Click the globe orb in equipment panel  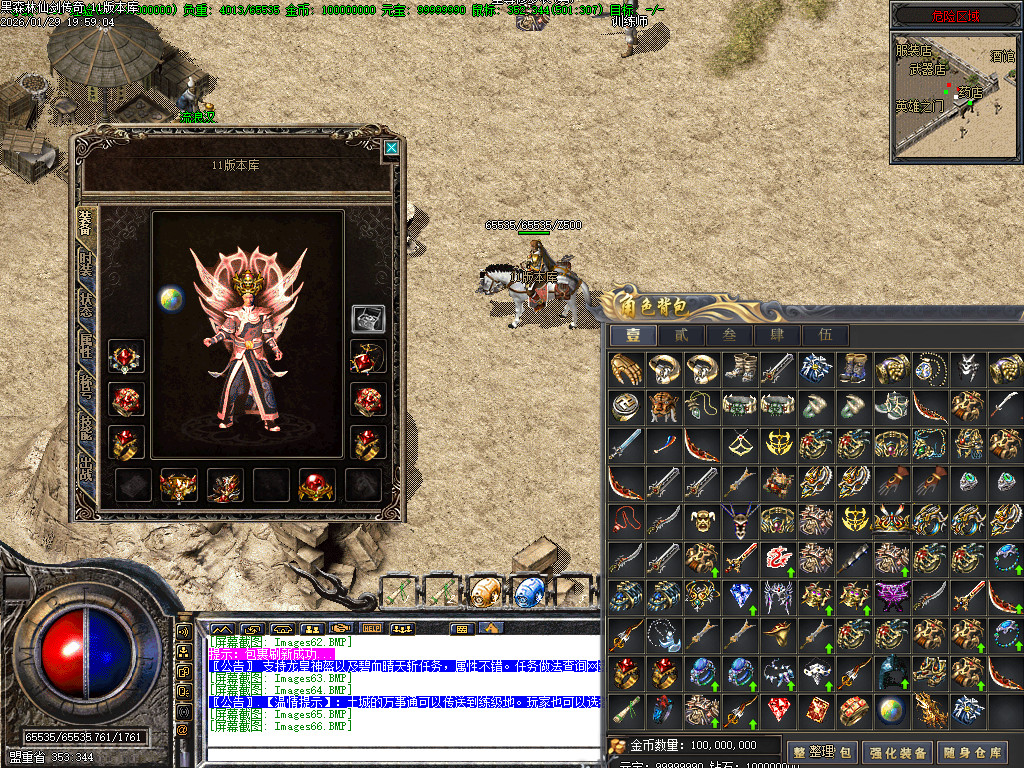point(171,298)
